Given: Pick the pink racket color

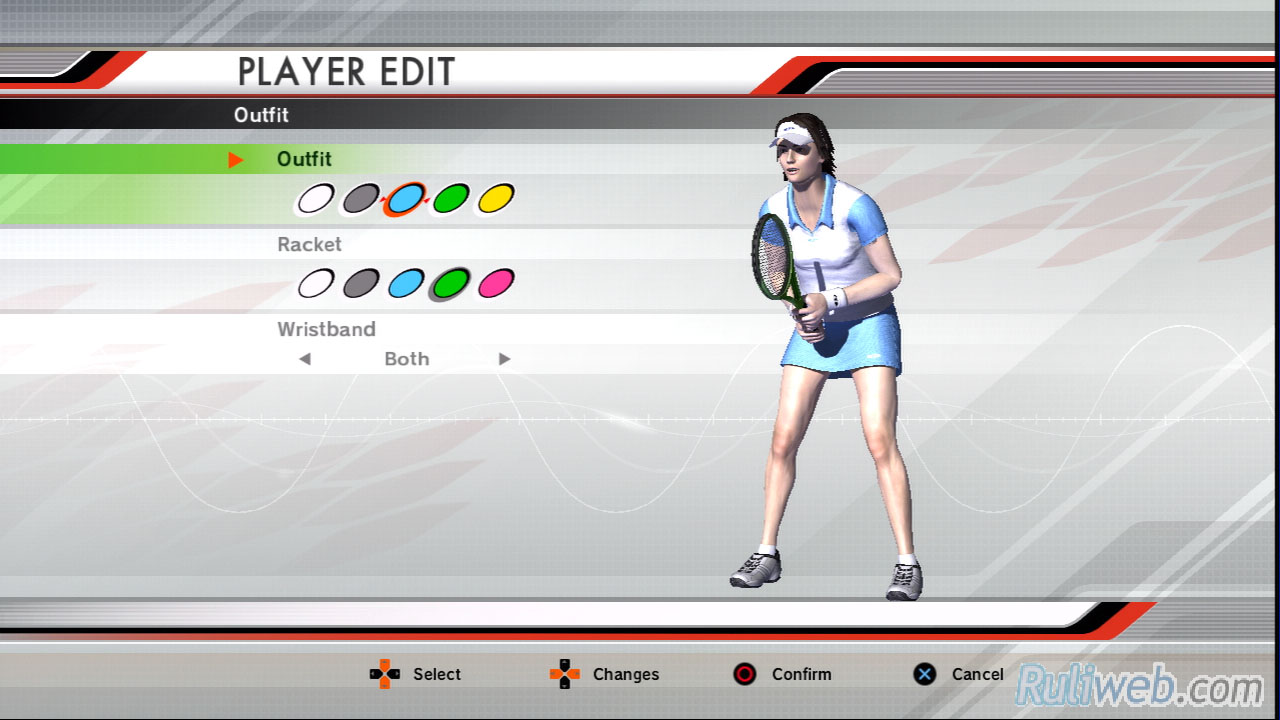Looking at the screenshot, I should coord(495,284).
